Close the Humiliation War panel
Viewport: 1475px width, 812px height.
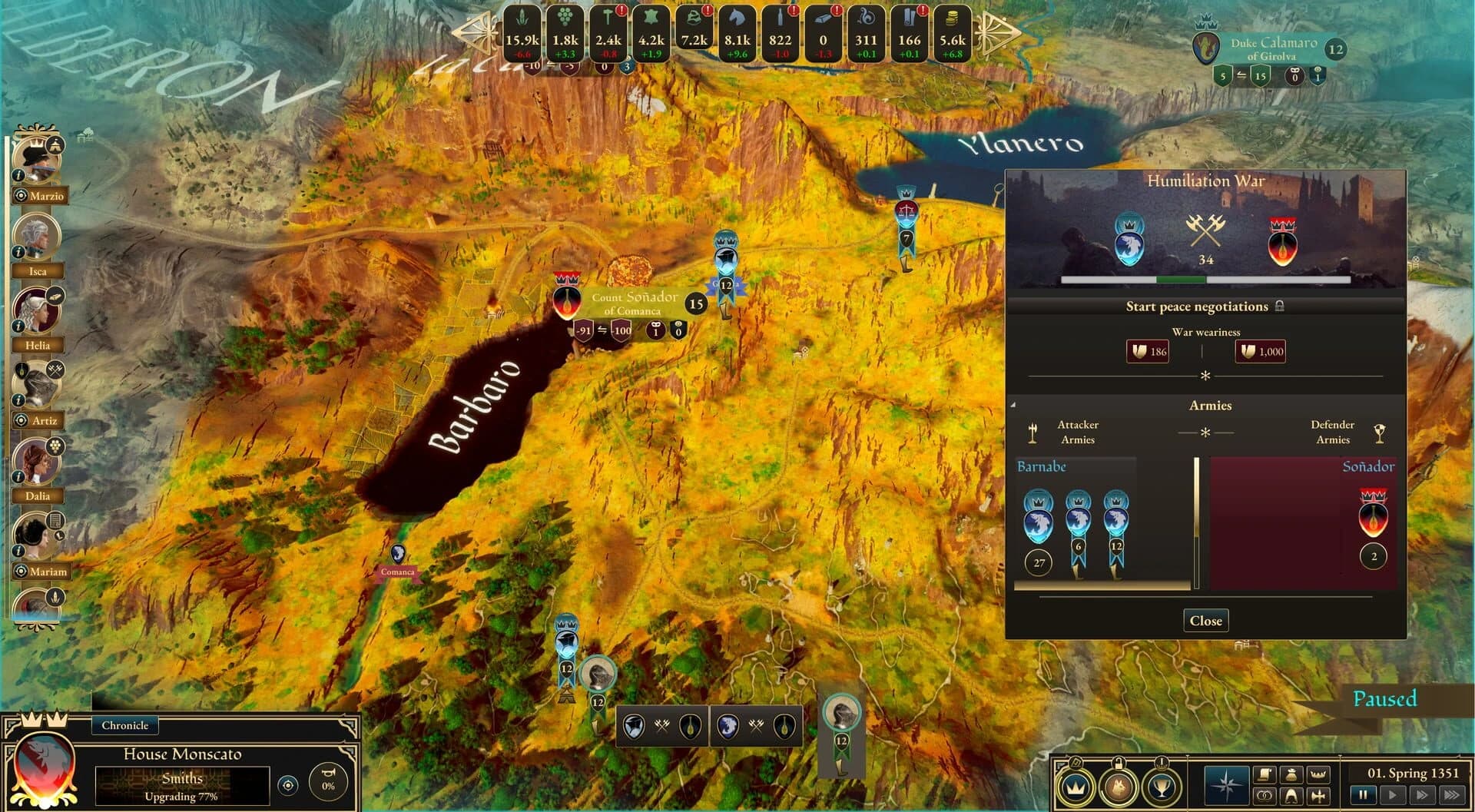(1205, 620)
